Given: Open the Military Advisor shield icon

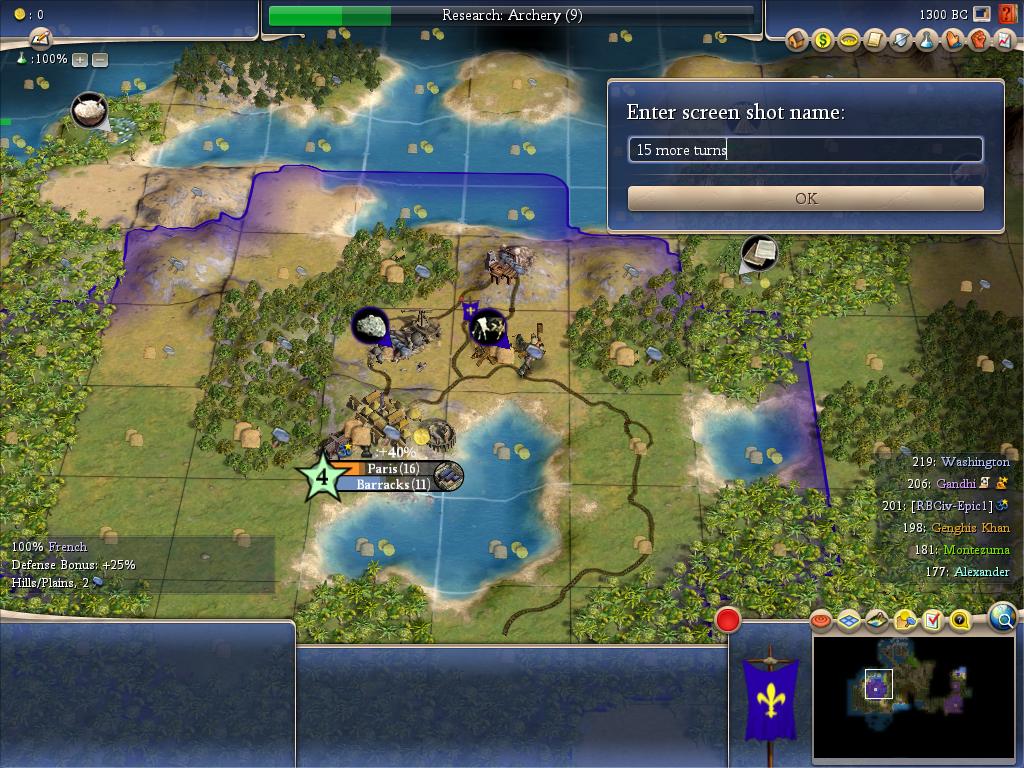Looking at the screenshot, I should 901,40.
